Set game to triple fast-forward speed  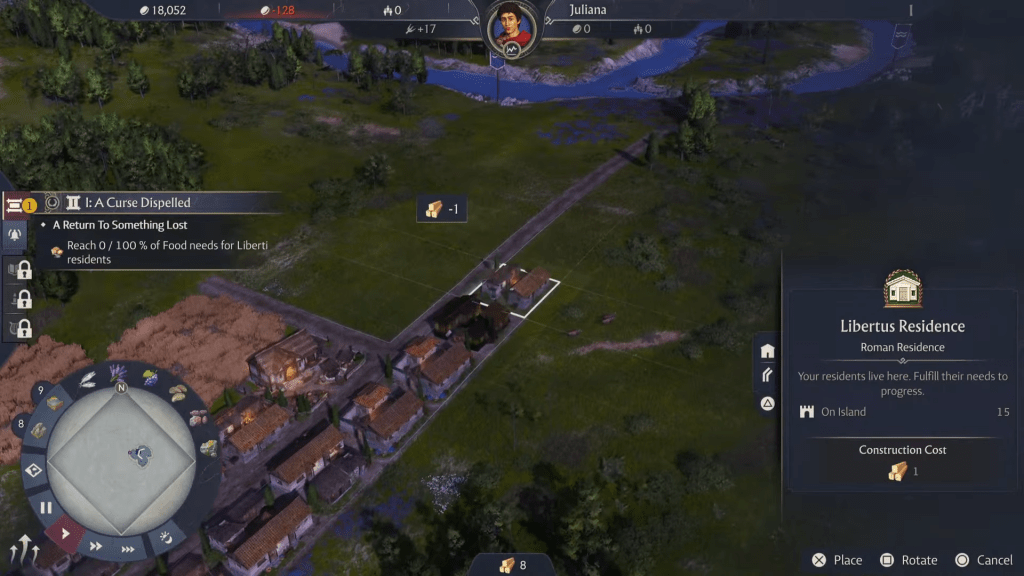[129, 548]
